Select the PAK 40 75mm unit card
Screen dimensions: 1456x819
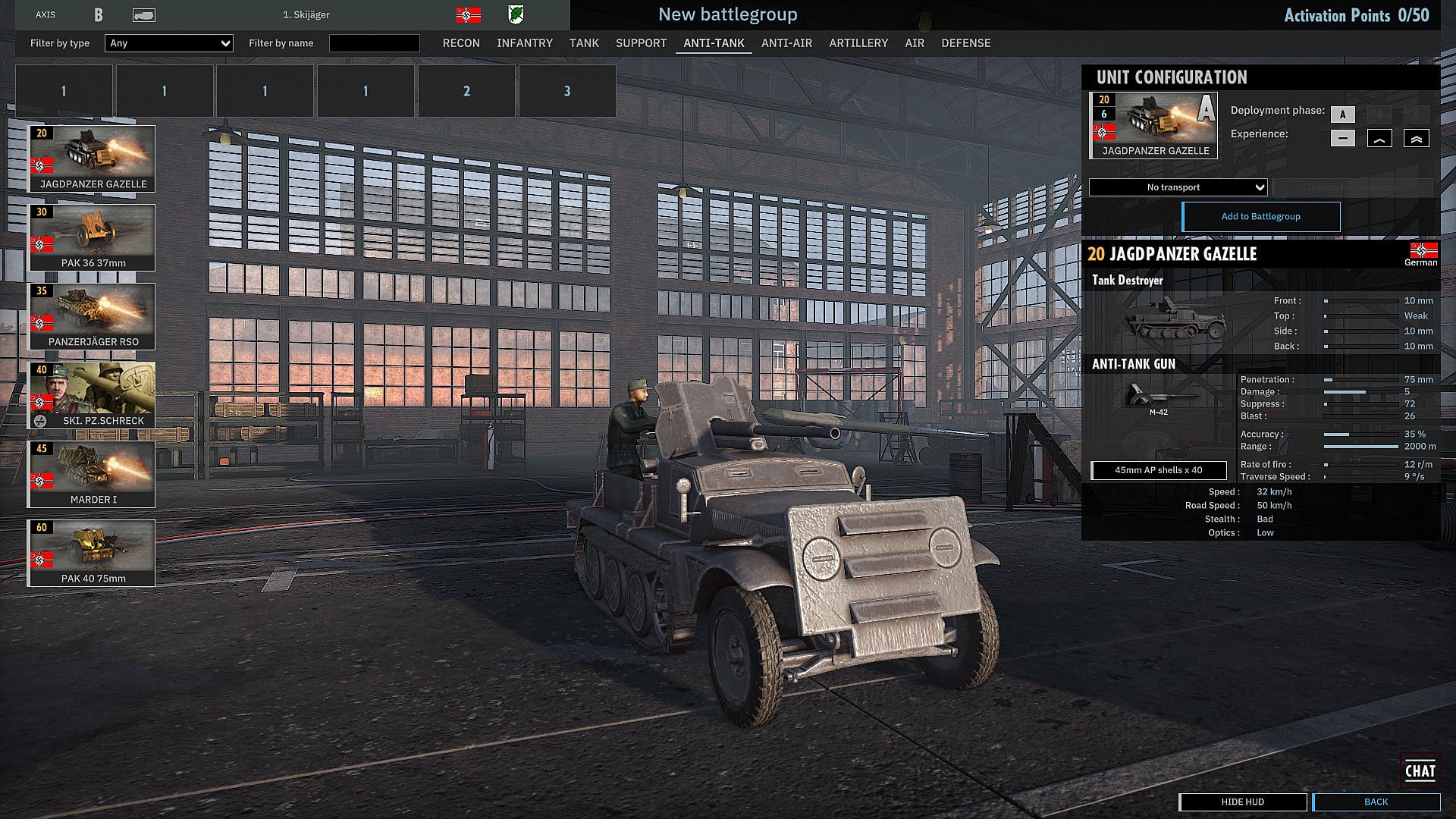coord(92,553)
